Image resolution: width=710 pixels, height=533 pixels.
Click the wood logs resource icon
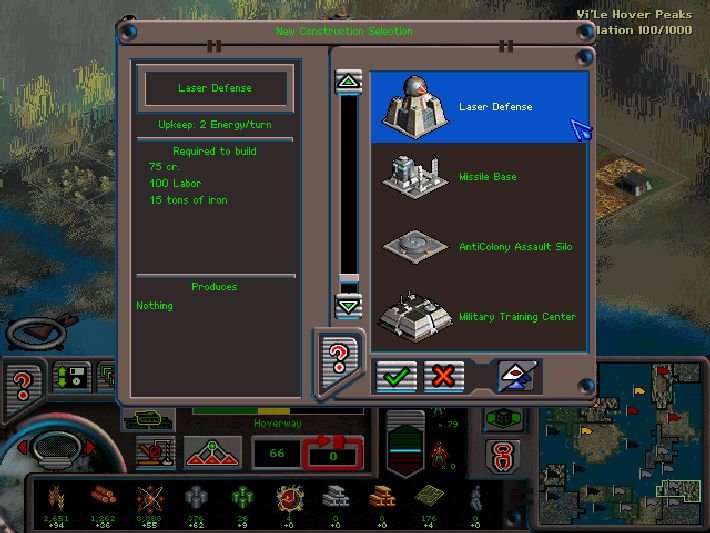[101, 497]
